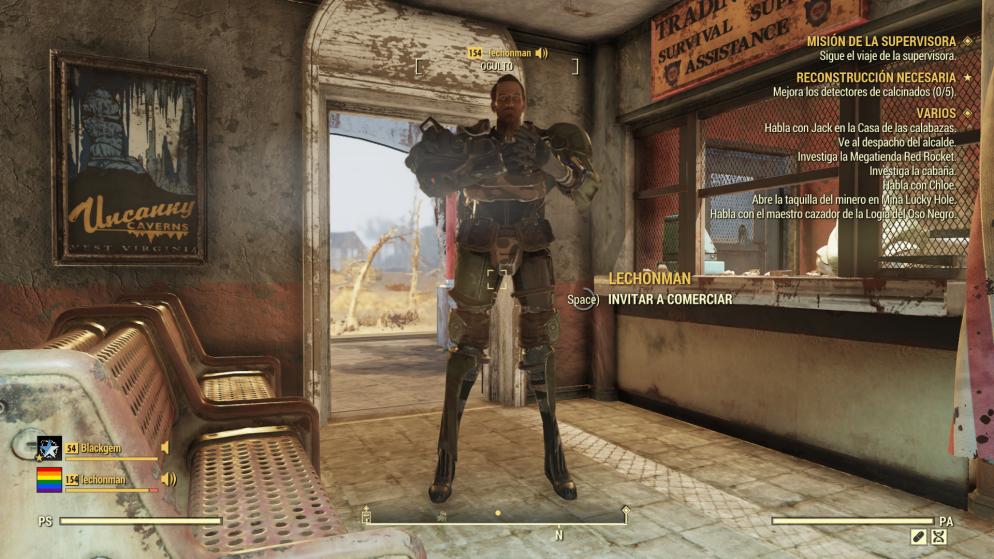The image size is (994, 559).
Task: Open the Reconstrucción Necesaria quest entry
Action: tap(874, 77)
